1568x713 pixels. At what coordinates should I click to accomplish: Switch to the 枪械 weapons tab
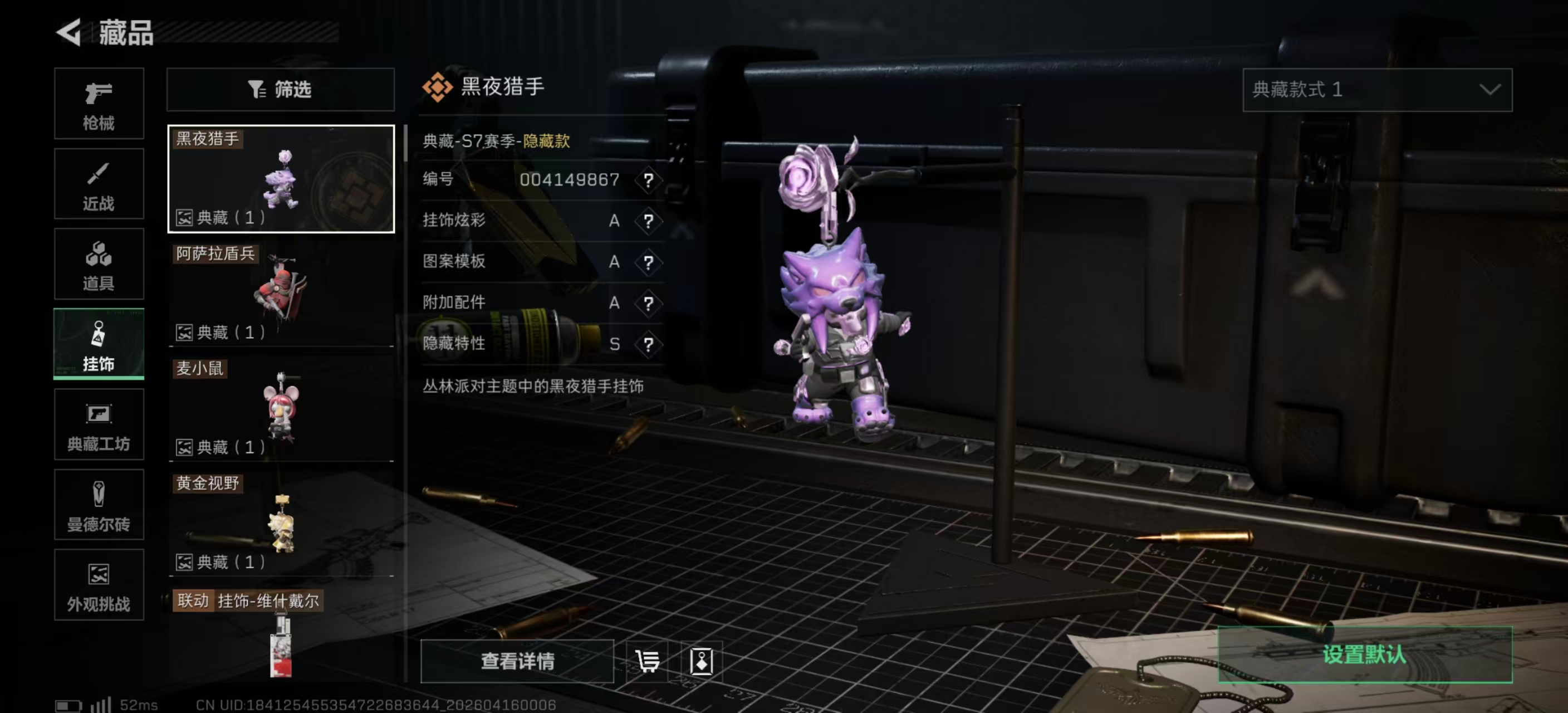point(99,104)
